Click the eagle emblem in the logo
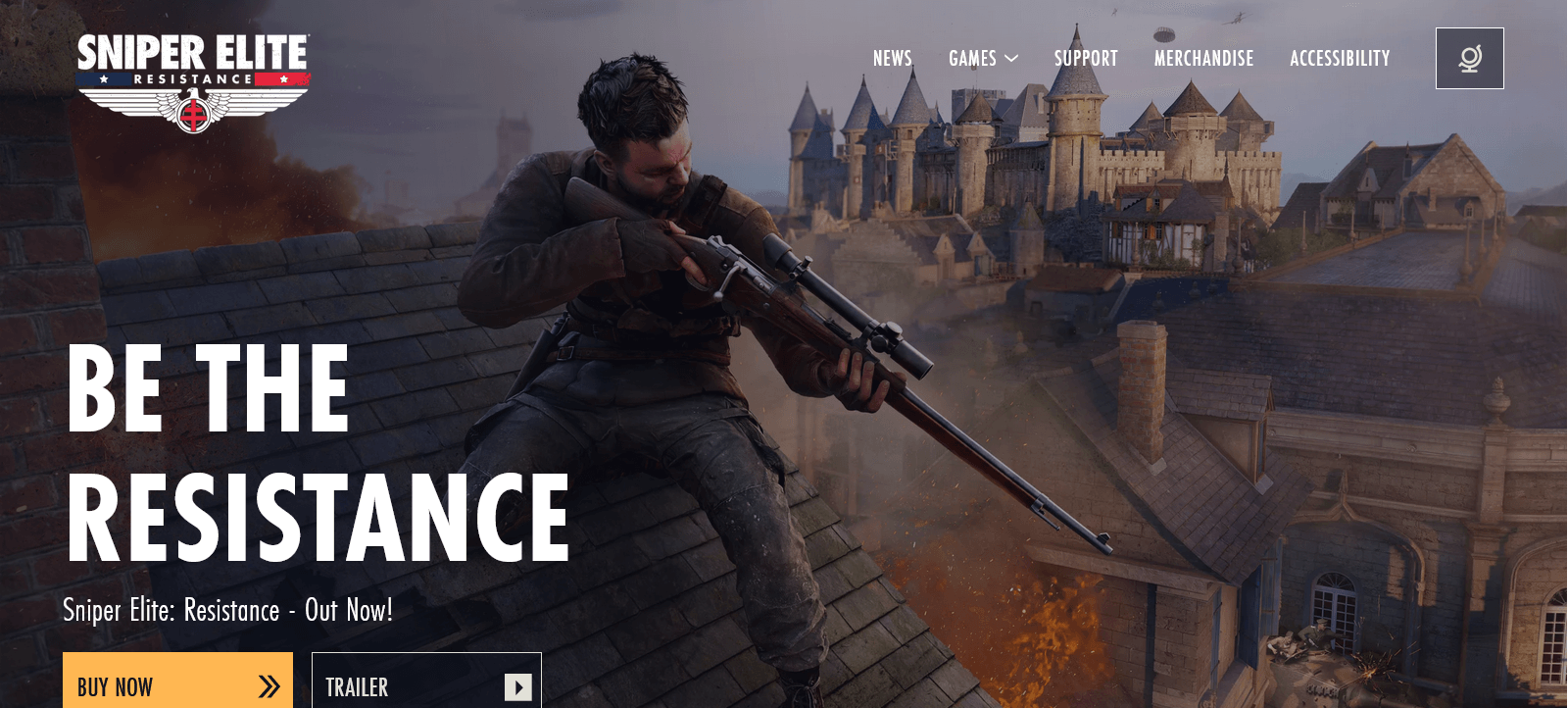Viewport: 1568px width, 708px height. point(193,110)
